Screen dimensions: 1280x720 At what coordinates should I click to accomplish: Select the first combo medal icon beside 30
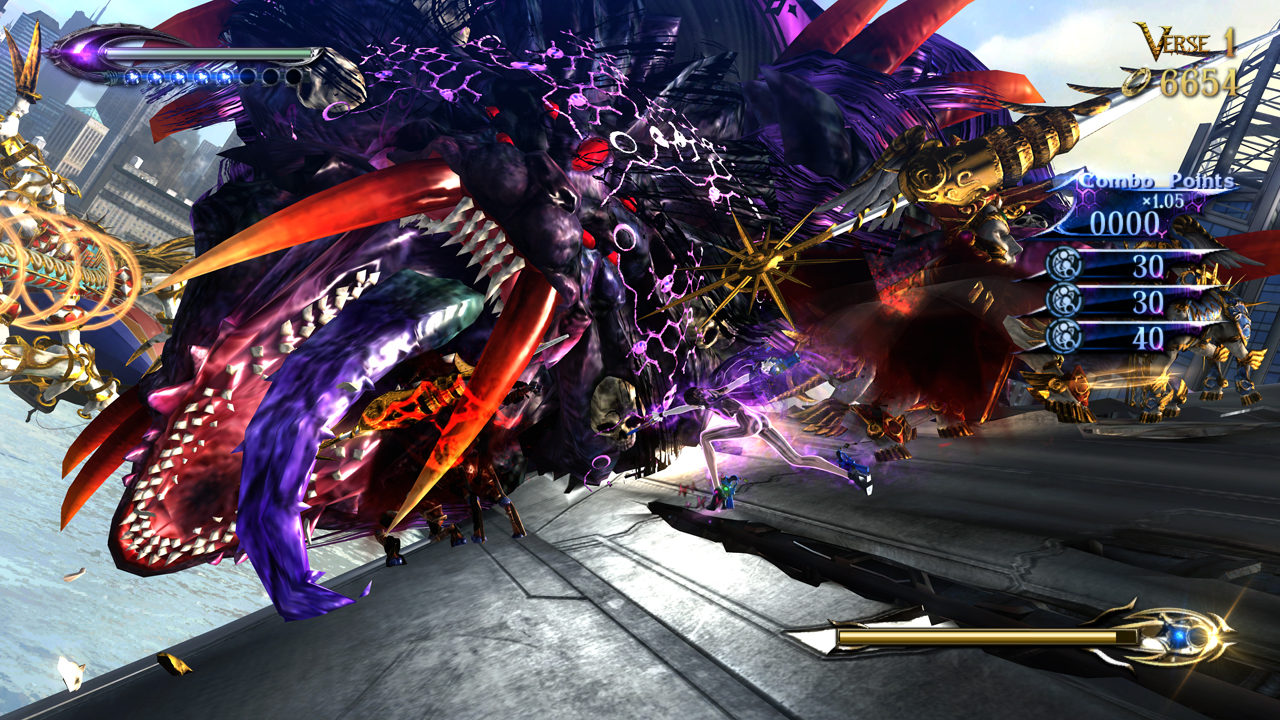[1062, 265]
